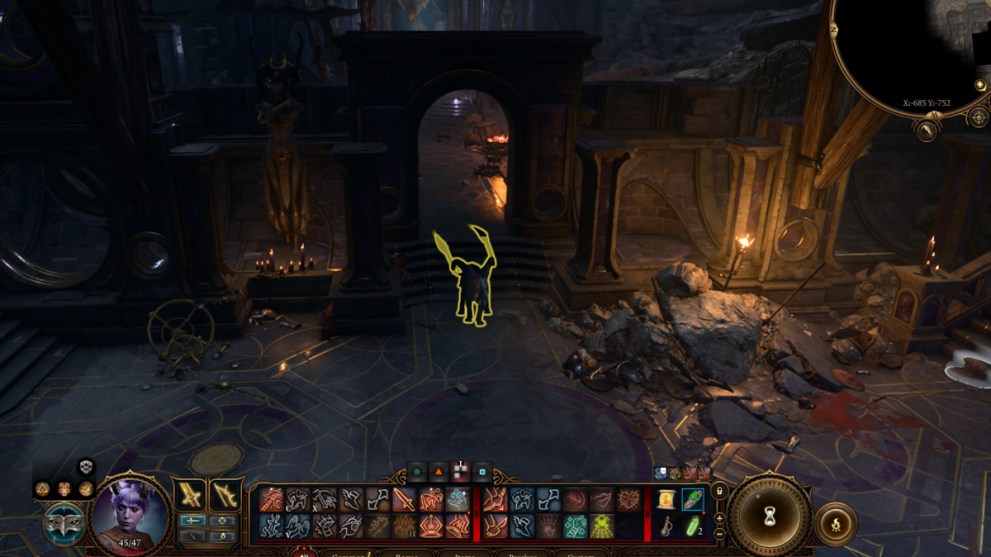This screenshot has width=991, height=557.
Task: Select the ranged bow weapon slot
Action: coord(225,495)
